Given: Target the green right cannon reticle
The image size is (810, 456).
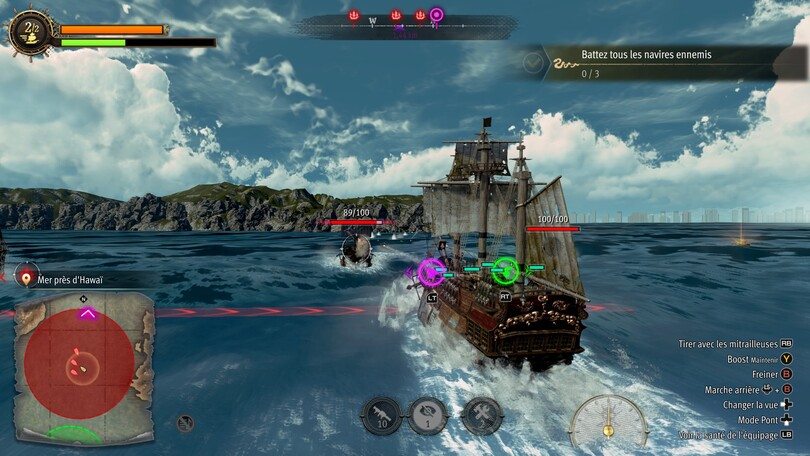Looking at the screenshot, I should coord(506,268).
